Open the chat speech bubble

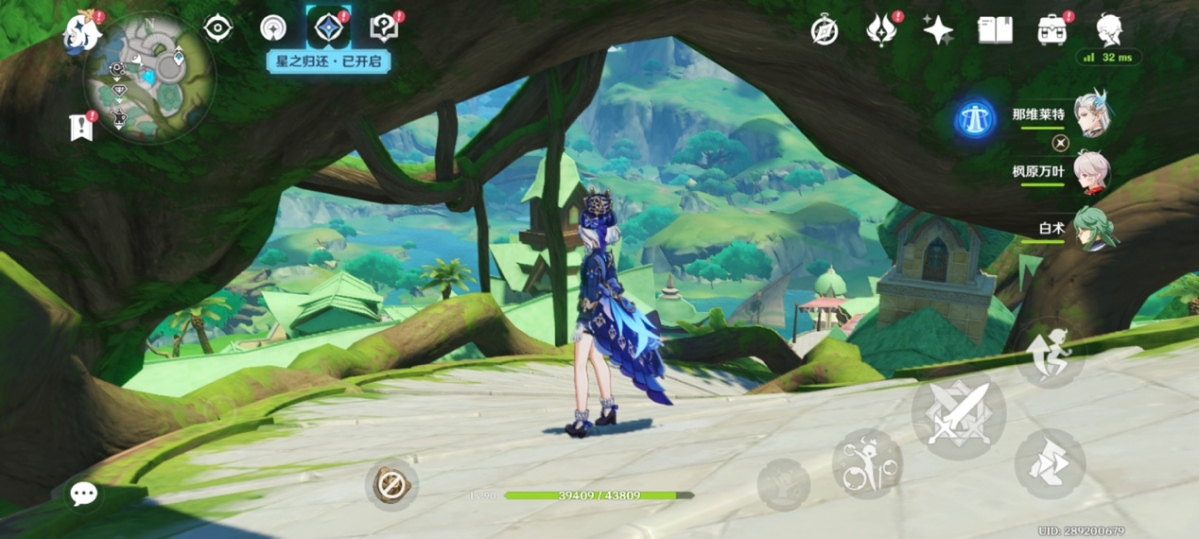click(x=84, y=493)
